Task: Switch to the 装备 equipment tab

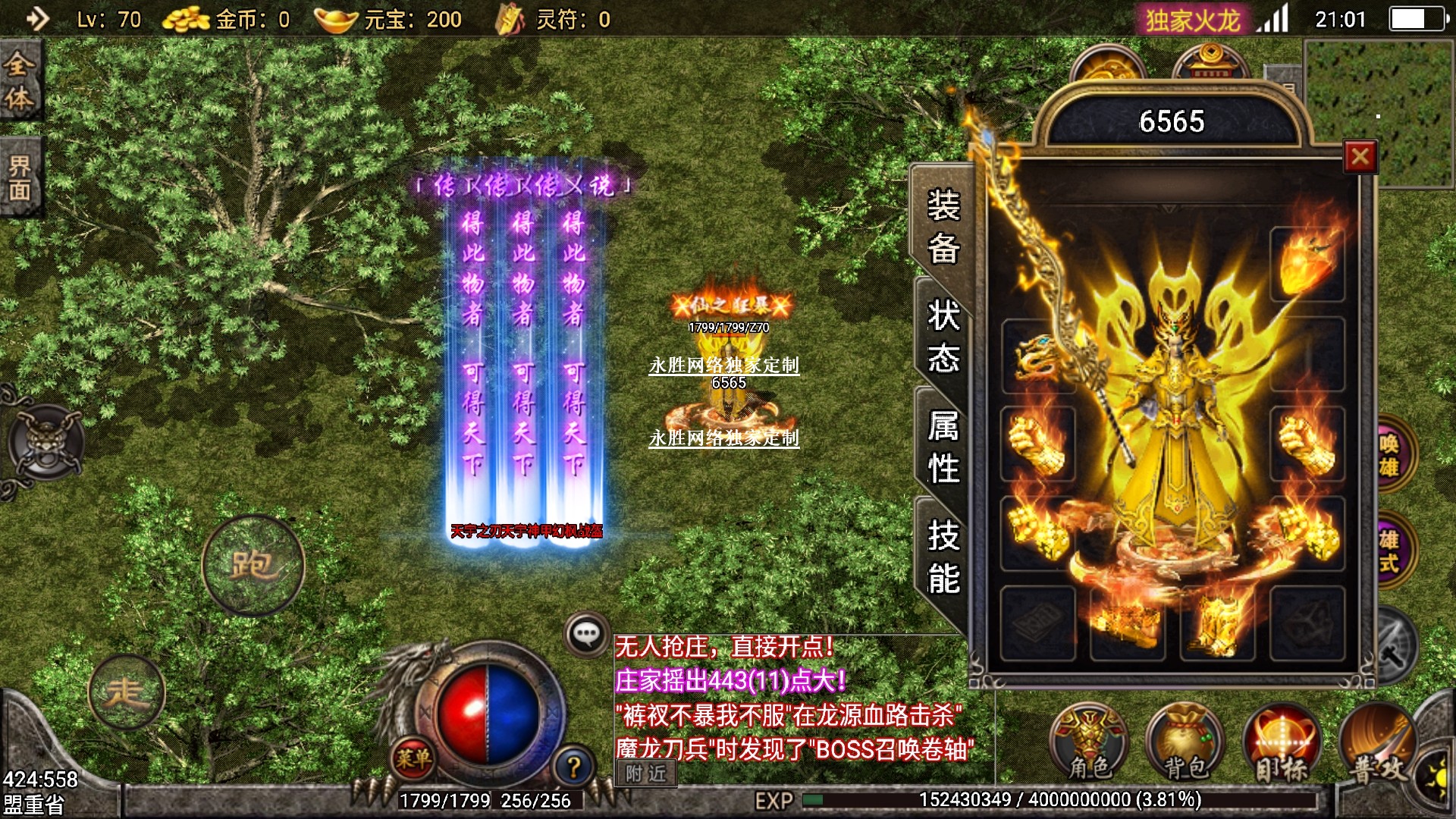Action: (x=943, y=226)
